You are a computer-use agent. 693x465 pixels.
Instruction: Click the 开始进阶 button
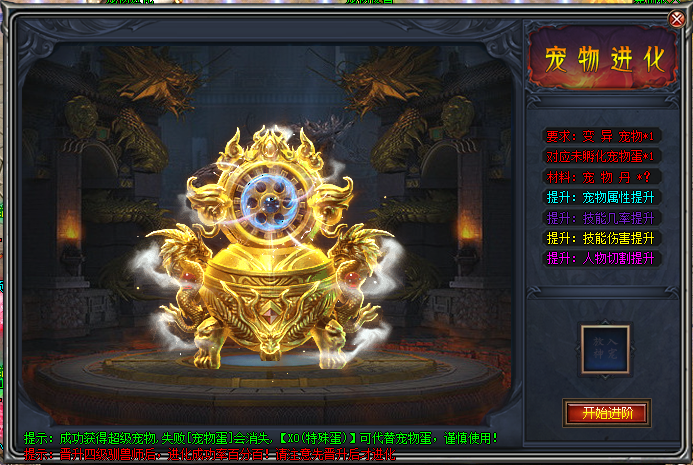pos(606,412)
